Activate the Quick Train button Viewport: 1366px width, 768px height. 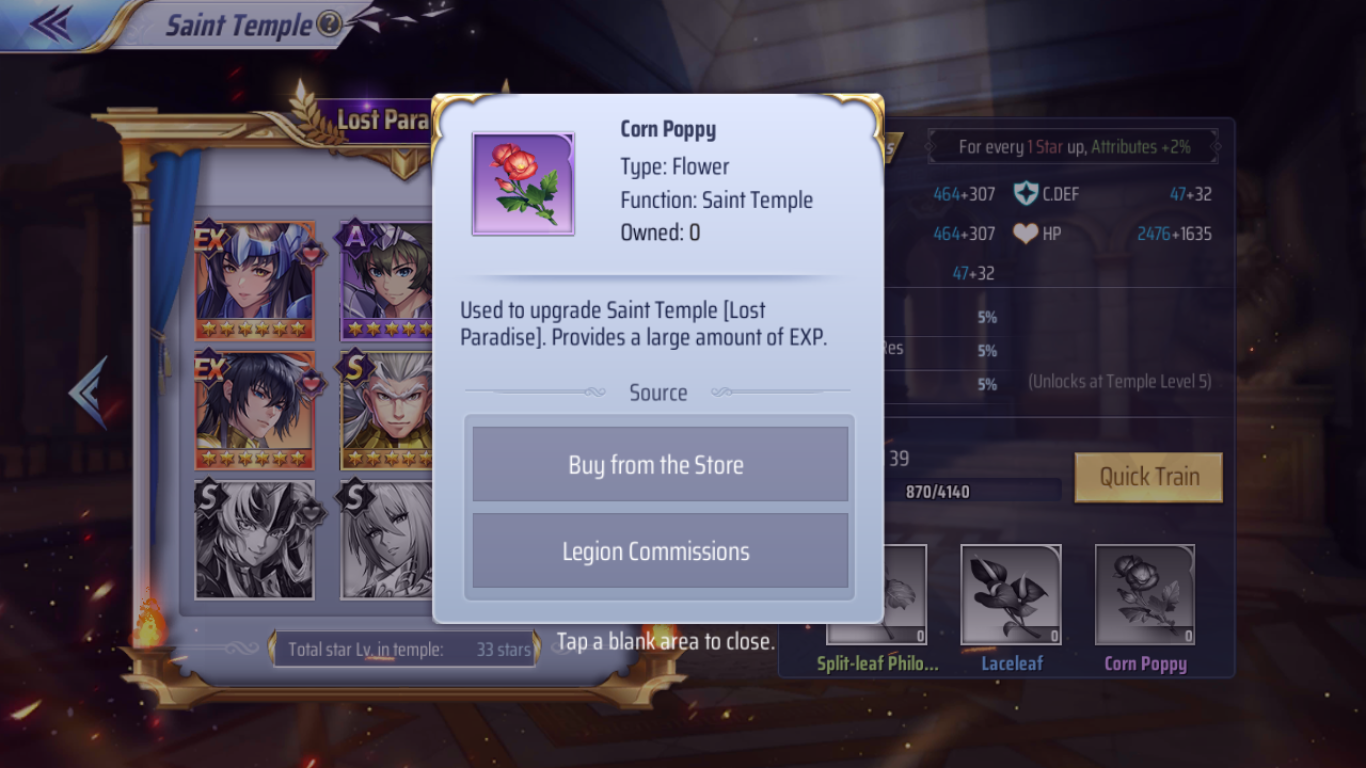[1148, 477]
